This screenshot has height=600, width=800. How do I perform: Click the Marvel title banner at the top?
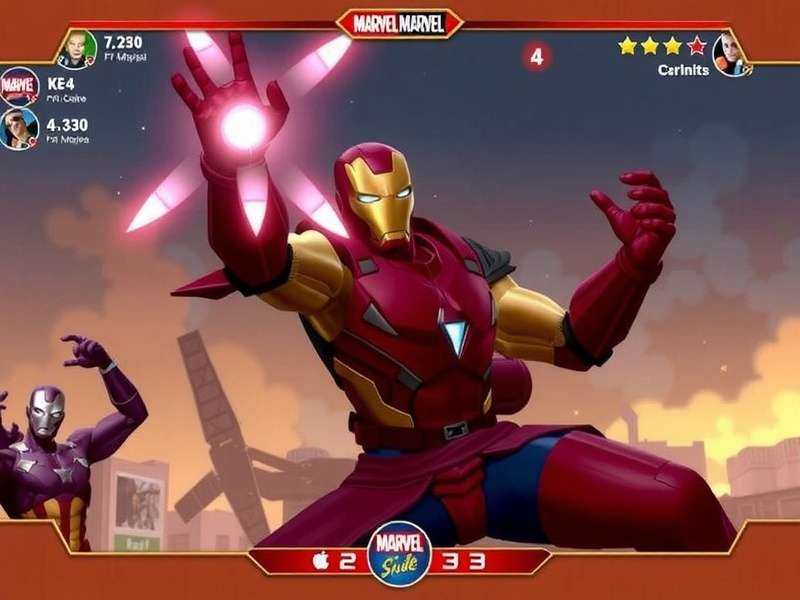[400, 22]
